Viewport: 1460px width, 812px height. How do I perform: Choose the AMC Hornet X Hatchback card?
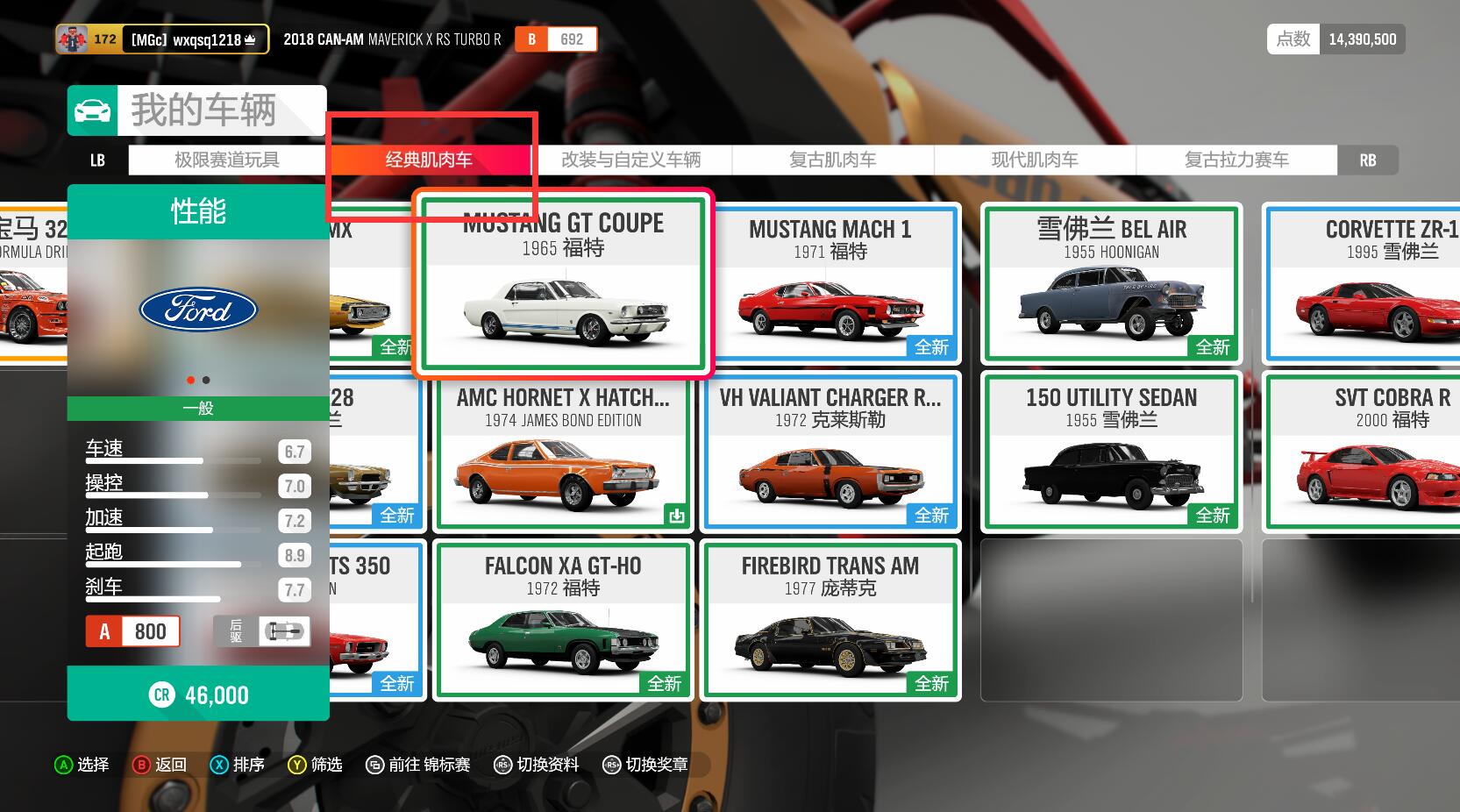click(563, 452)
